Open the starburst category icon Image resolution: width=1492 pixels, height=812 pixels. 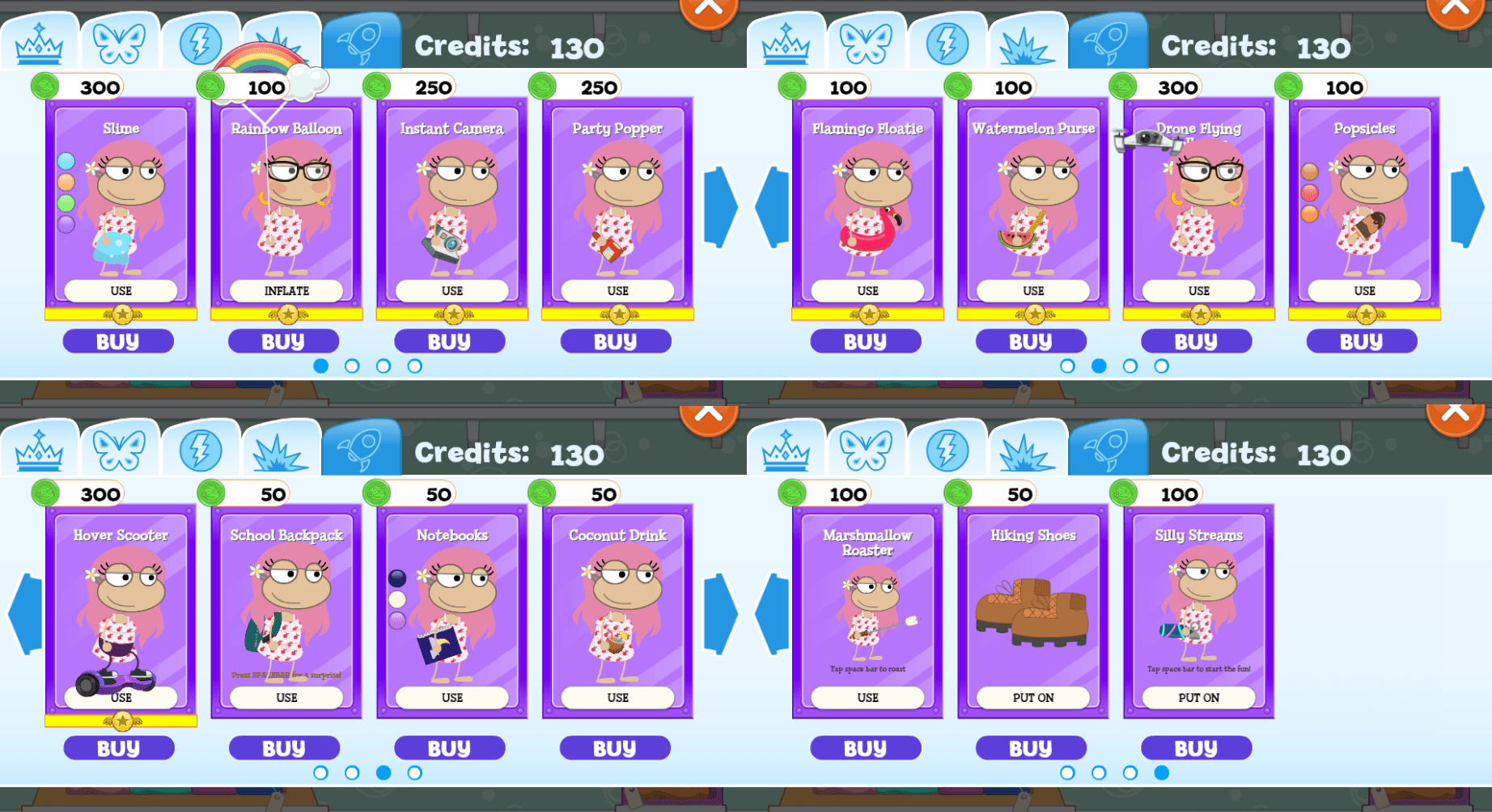(x=281, y=40)
